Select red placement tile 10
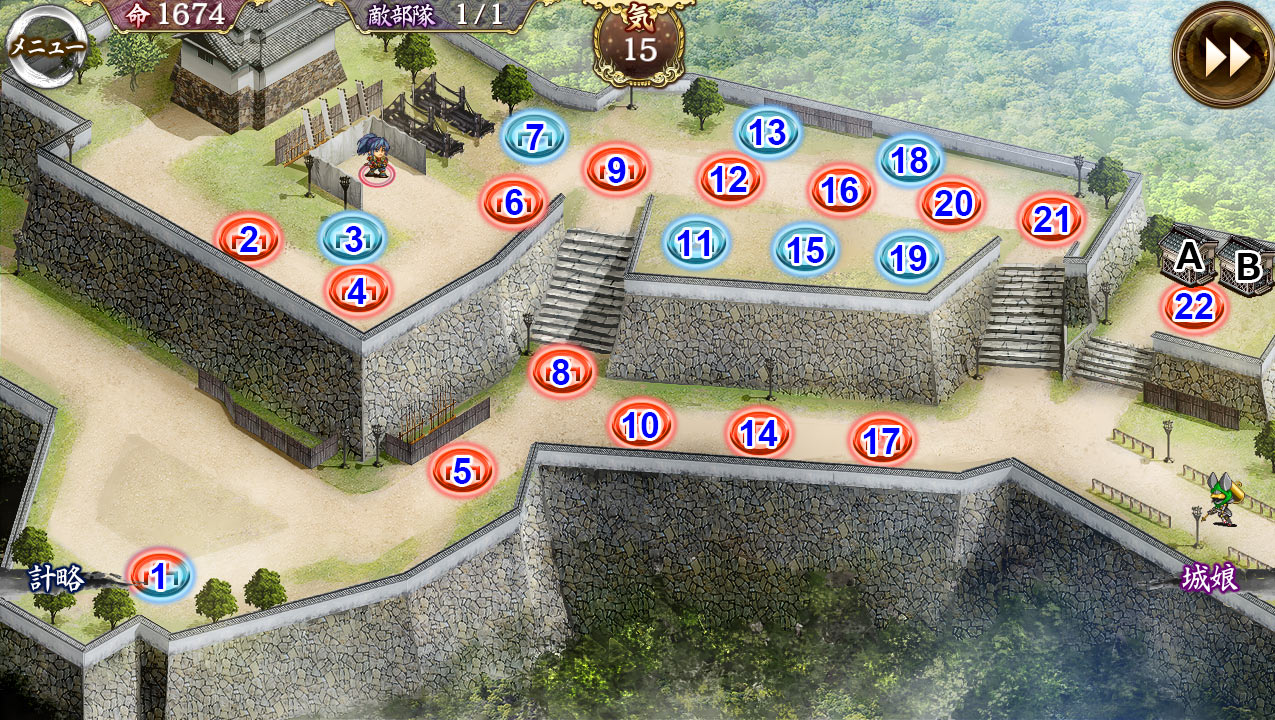 coord(641,426)
